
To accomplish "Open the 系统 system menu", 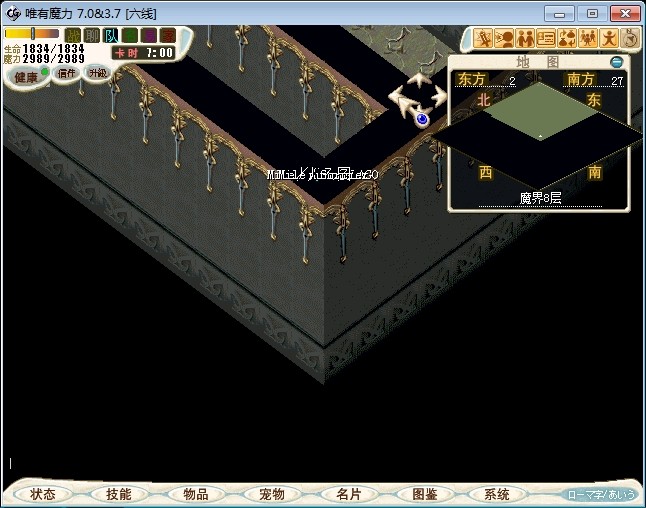I will click(x=497, y=494).
